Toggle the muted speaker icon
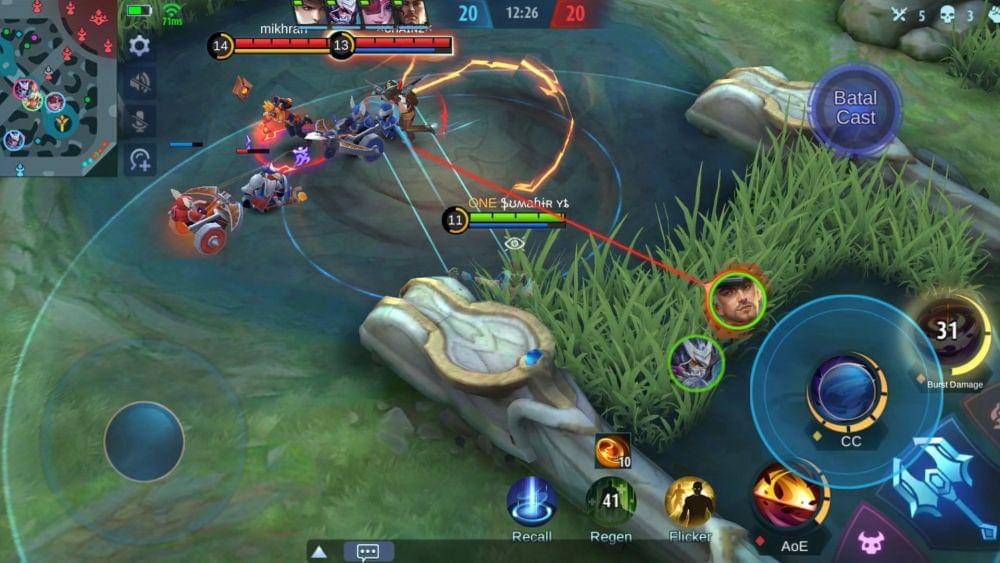This screenshot has height=563, width=1000. [x=139, y=83]
